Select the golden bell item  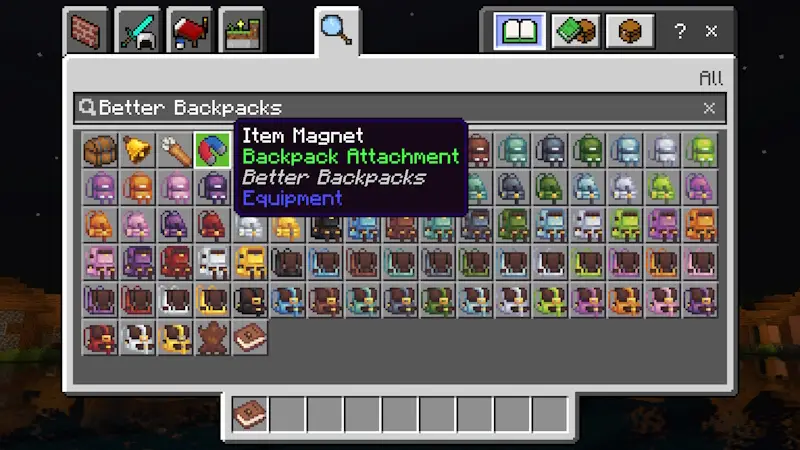tap(137, 150)
